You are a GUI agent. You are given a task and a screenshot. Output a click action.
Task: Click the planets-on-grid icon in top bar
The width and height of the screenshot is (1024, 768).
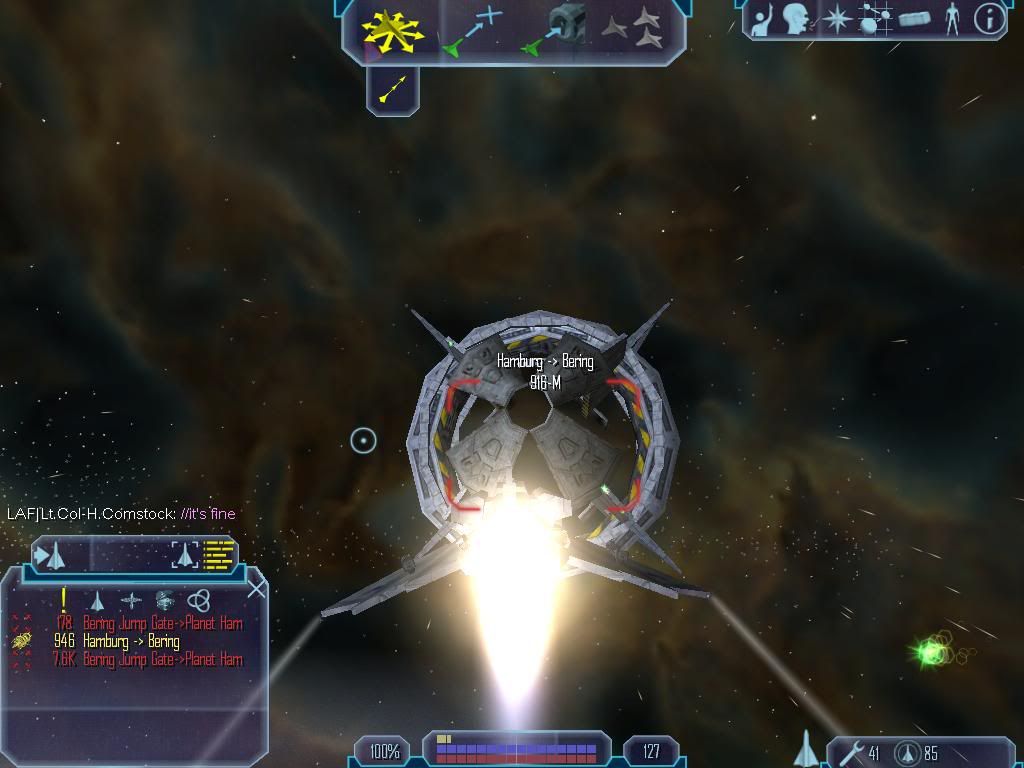click(875, 19)
